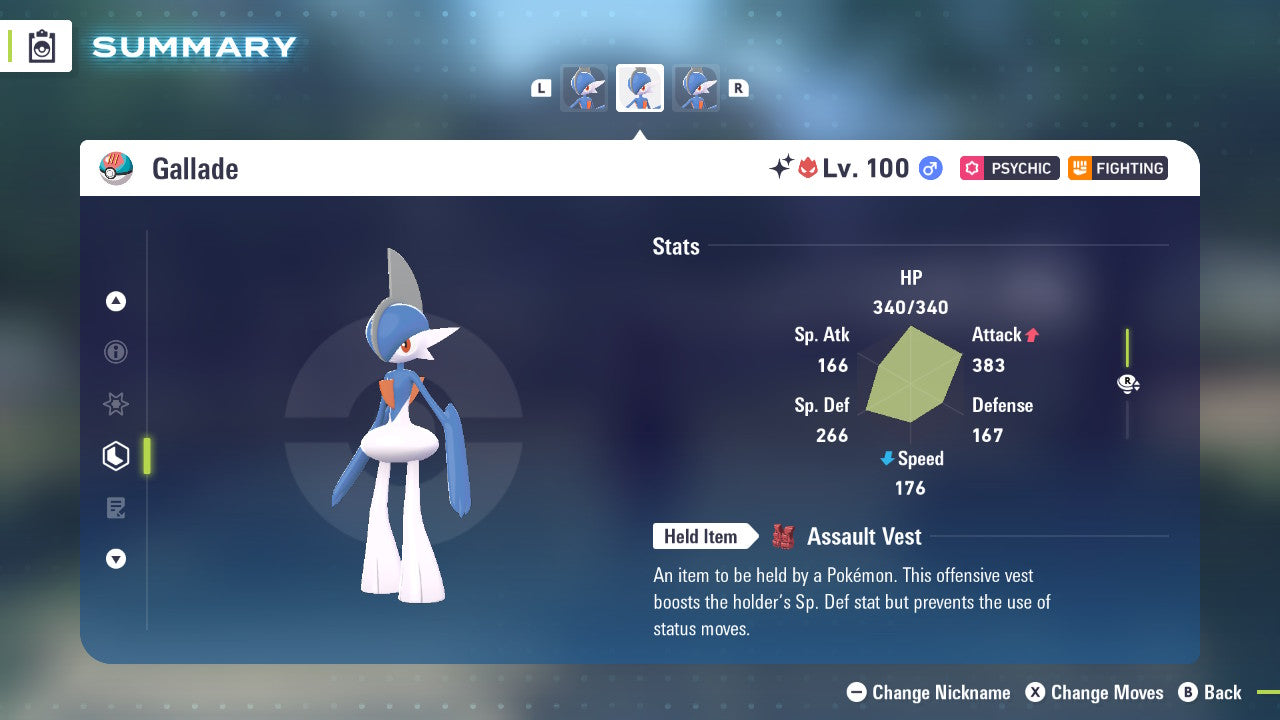Click the down arrow at sidebar bottom
The image size is (1280, 720).
click(115, 559)
